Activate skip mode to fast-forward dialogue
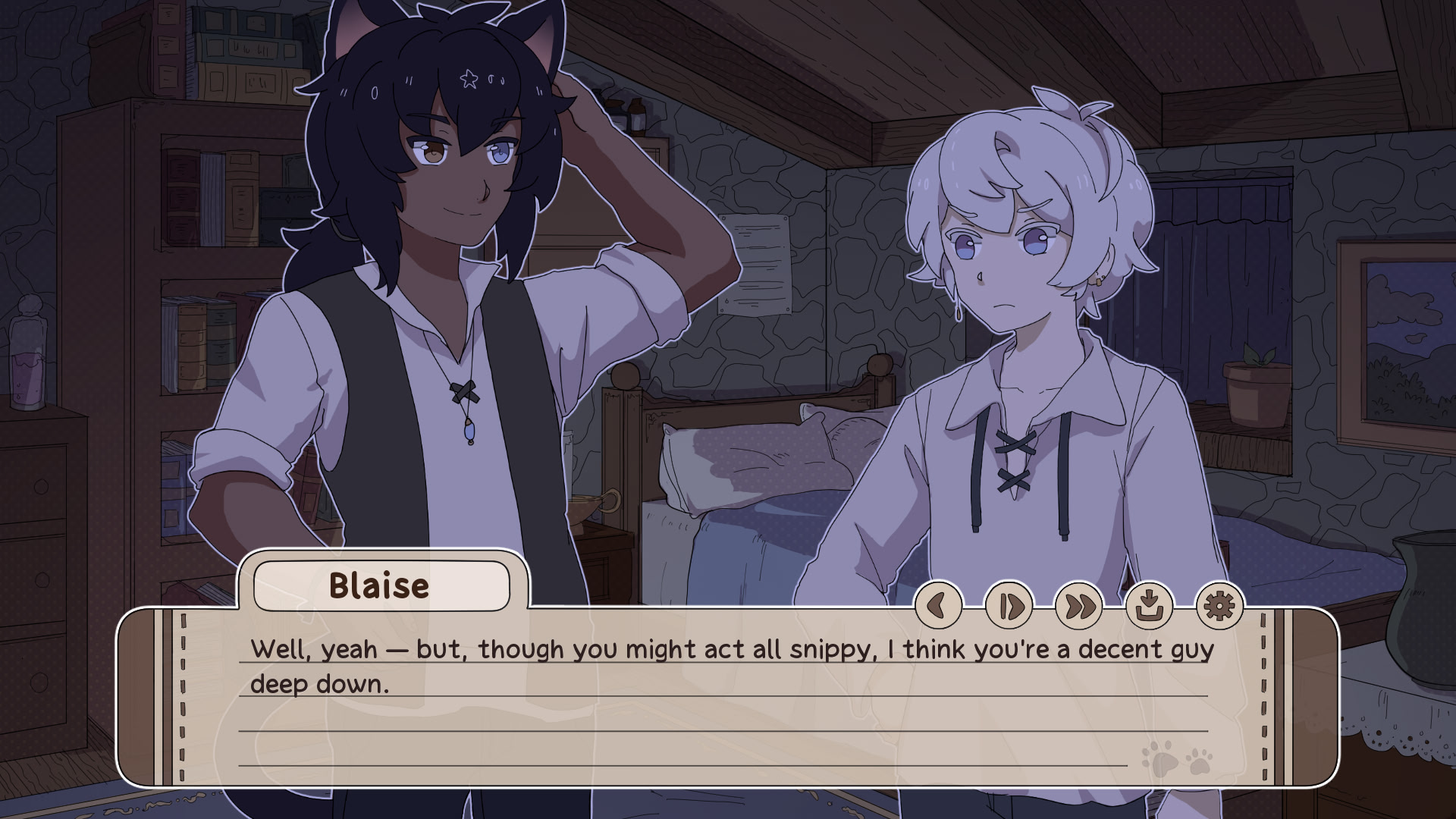Image resolution: width=1456 pixels, height=819 pixels. tap(1079, 607)
